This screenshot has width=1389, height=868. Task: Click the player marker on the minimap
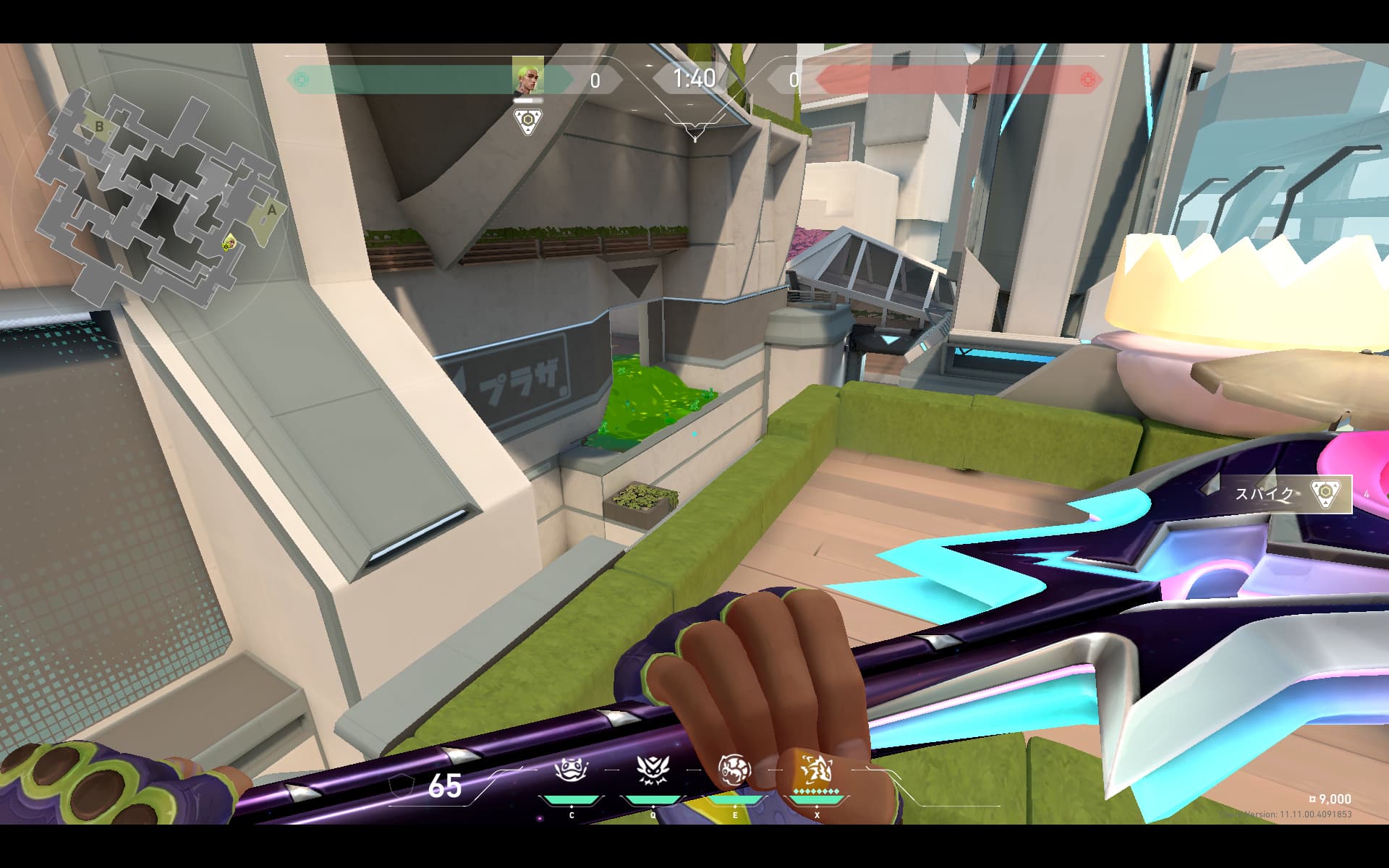229,242
